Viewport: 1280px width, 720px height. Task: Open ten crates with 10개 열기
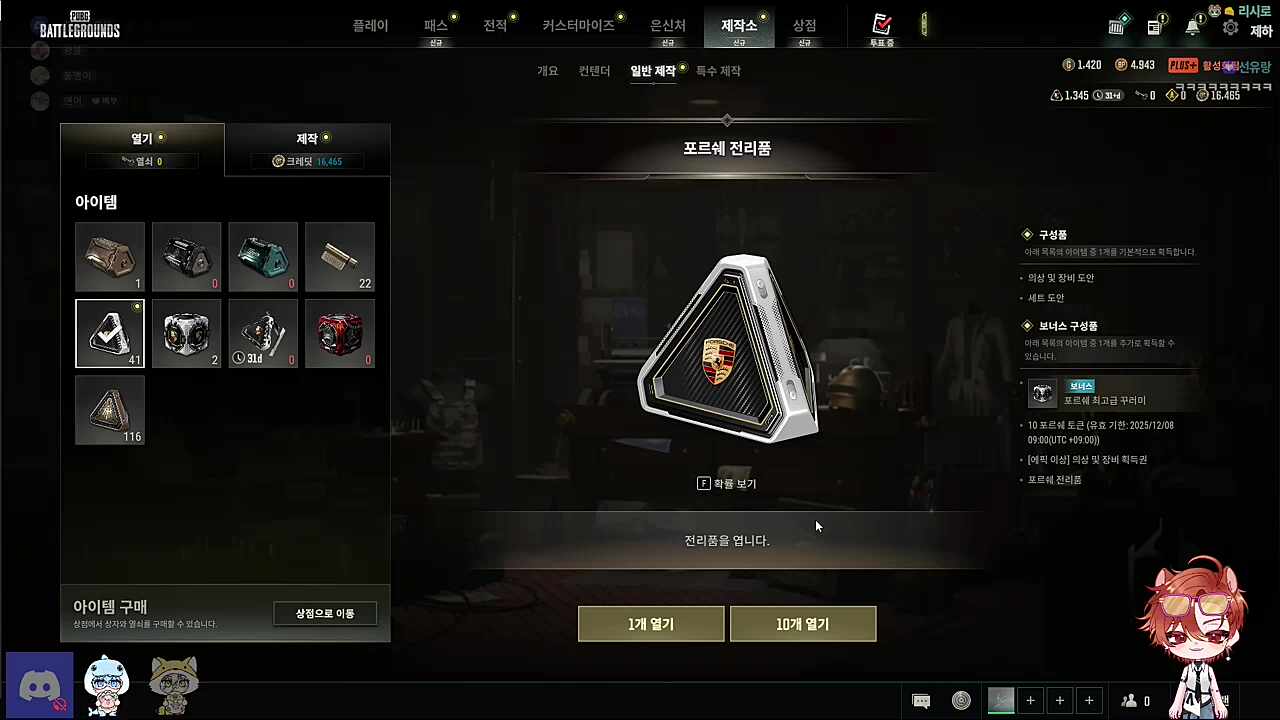click(803, 624)
